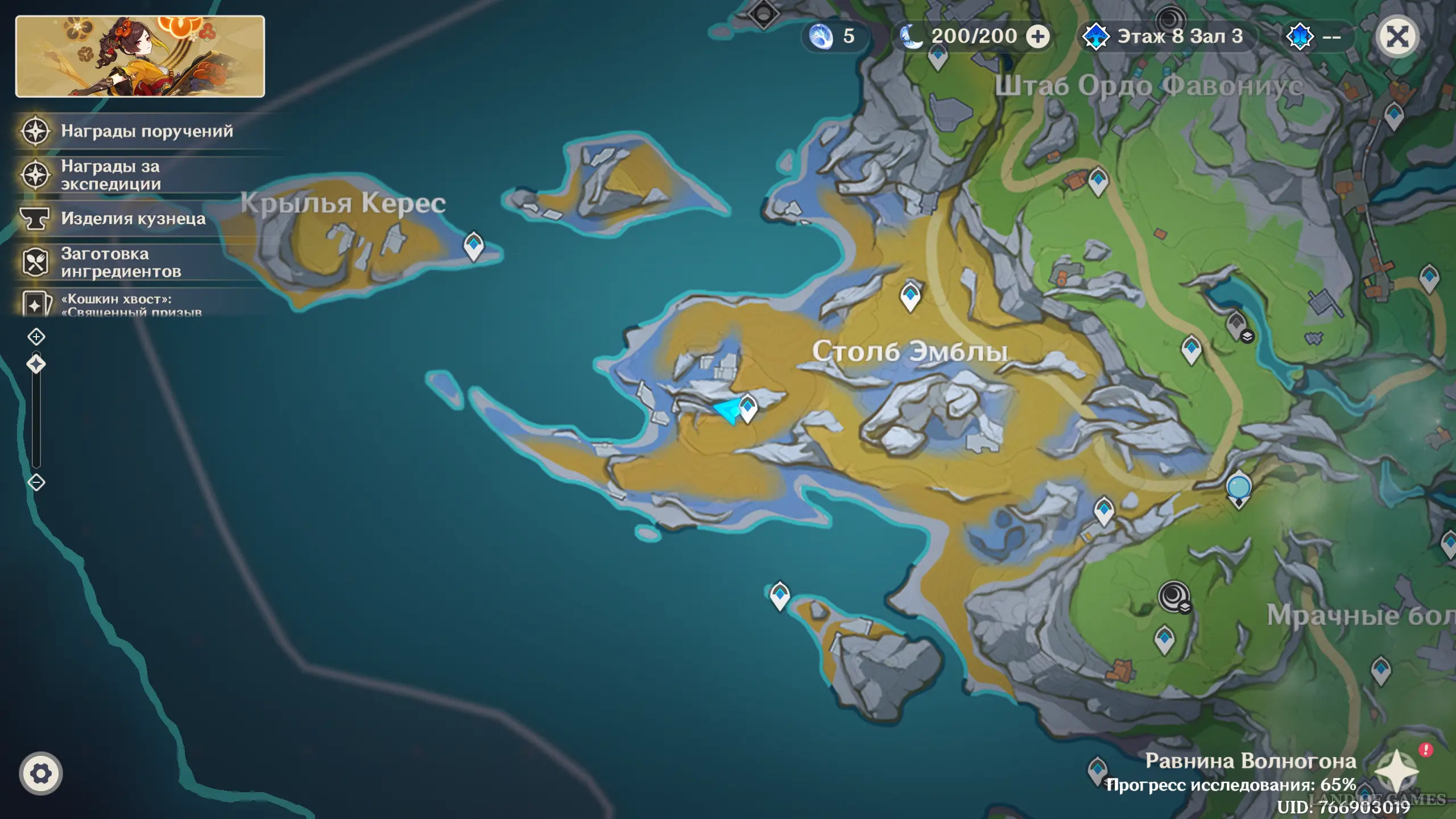The image size is (1456, 819).
Task: Select the waypoint next to the player arrow
Action: click(748, 407)
